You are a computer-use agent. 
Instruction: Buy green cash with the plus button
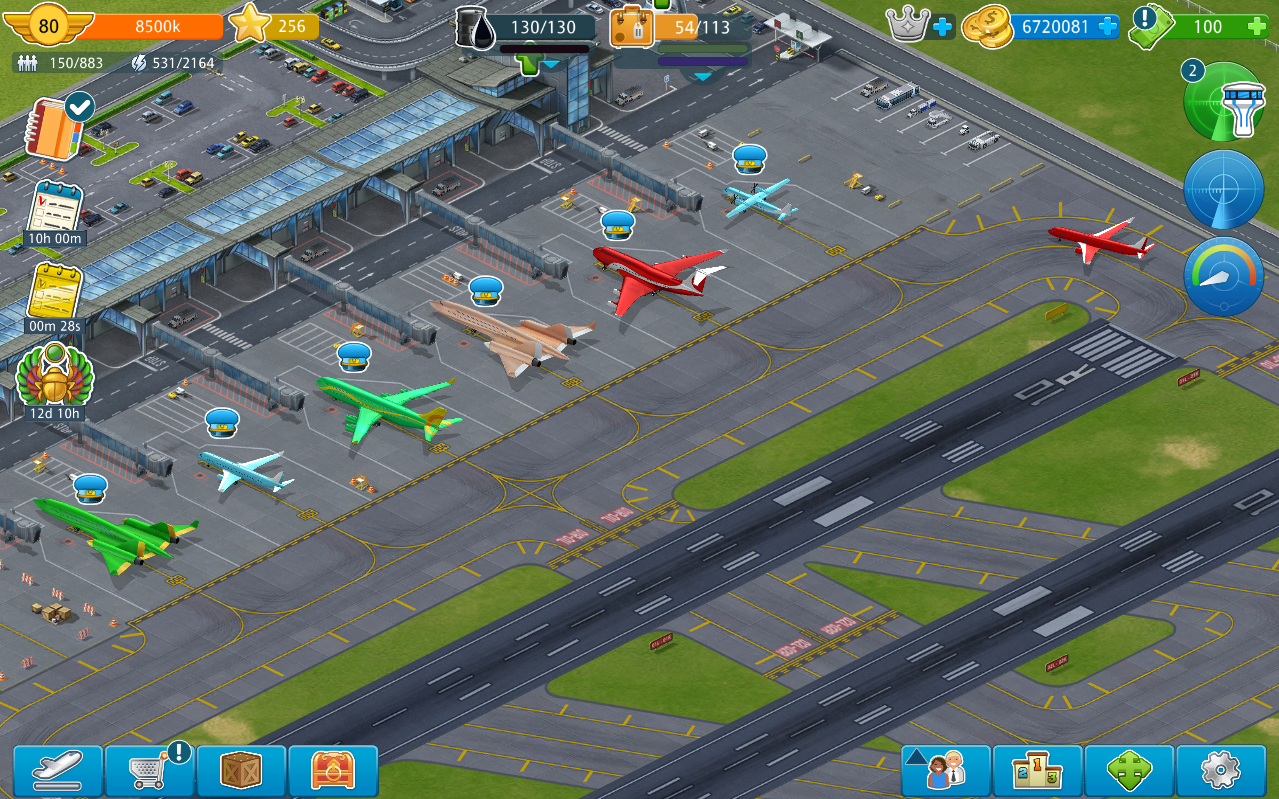(1258, 27)
